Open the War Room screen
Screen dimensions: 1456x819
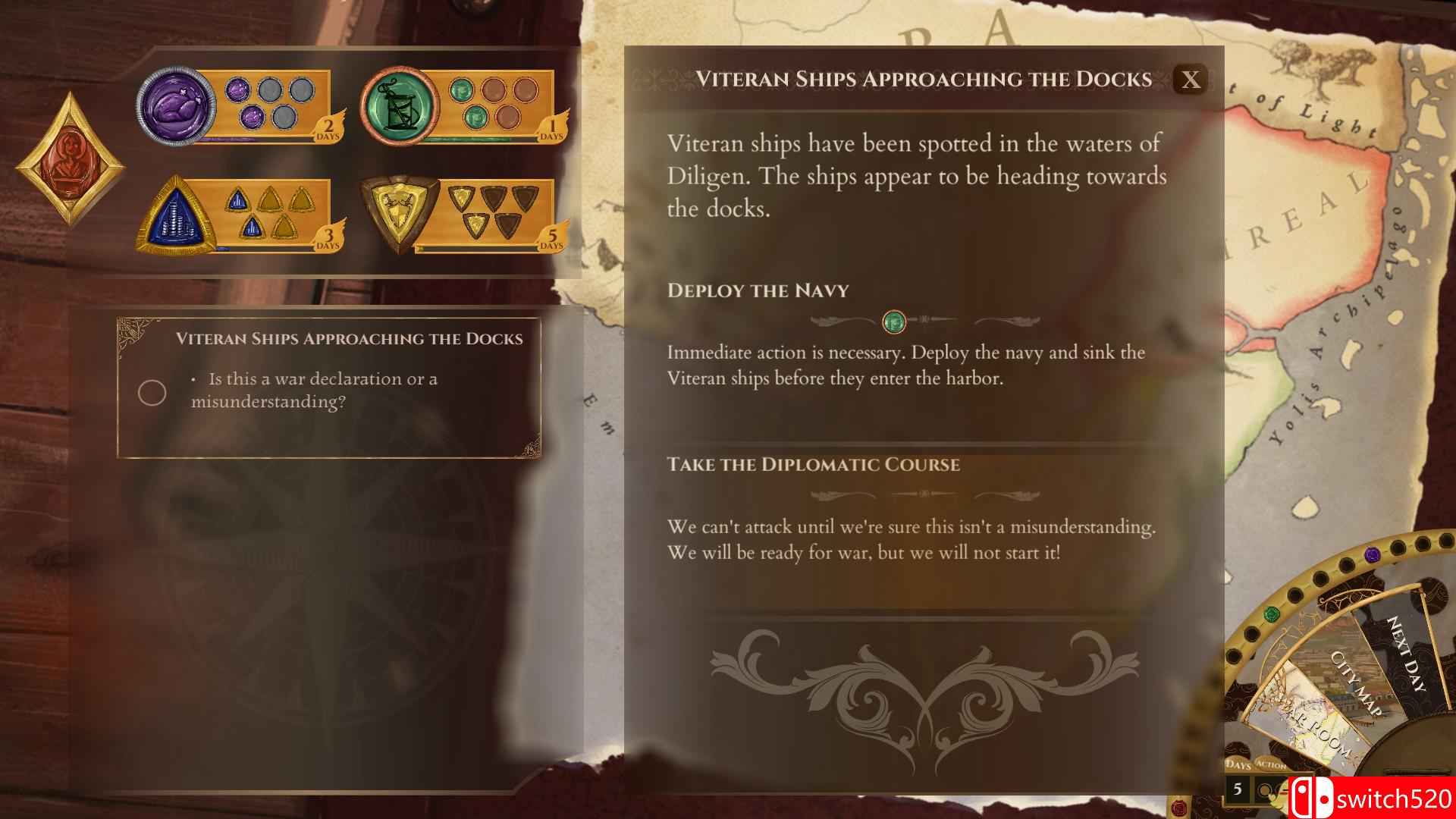point(1318,731)
